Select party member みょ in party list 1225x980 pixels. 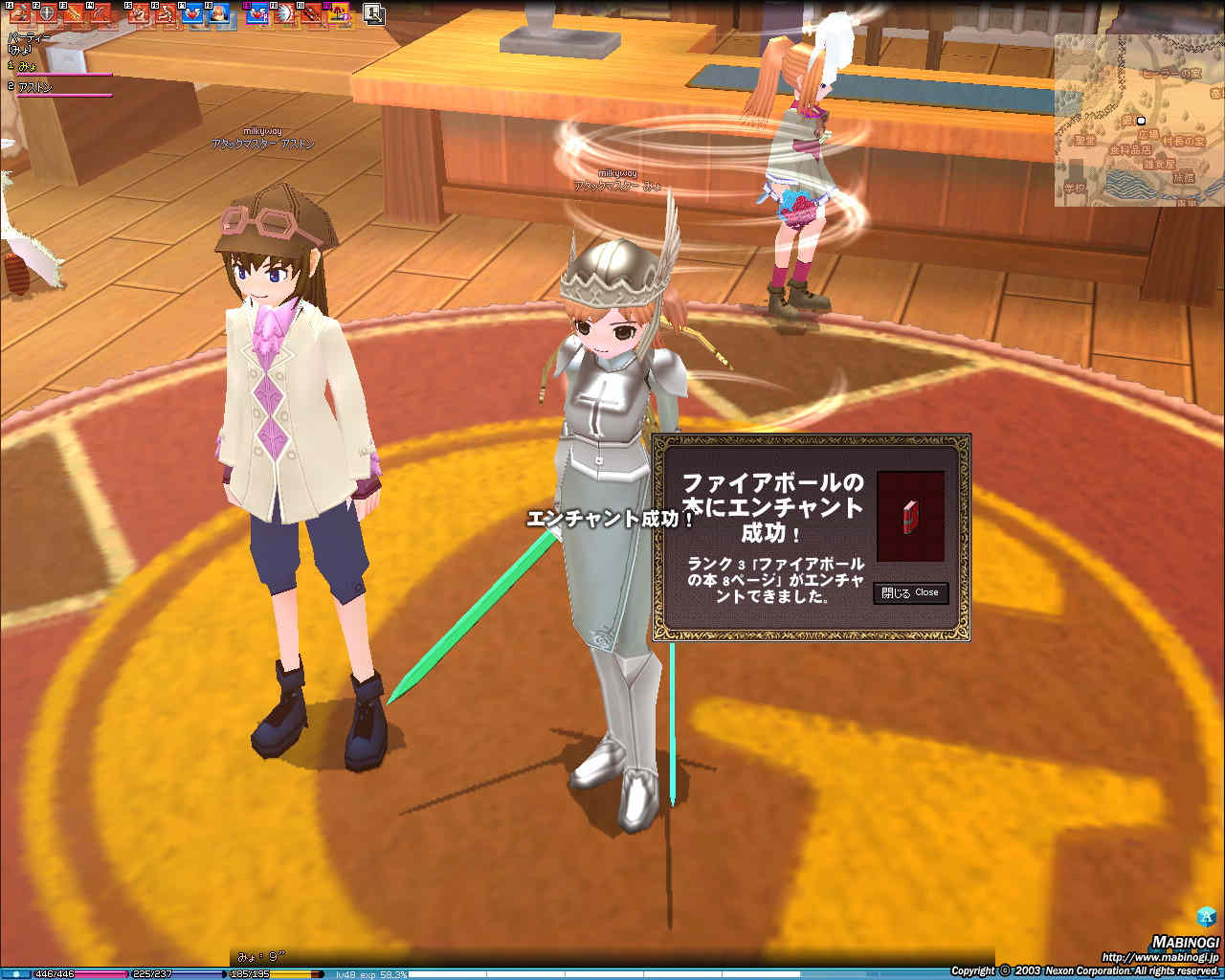[x=29, y=66]
